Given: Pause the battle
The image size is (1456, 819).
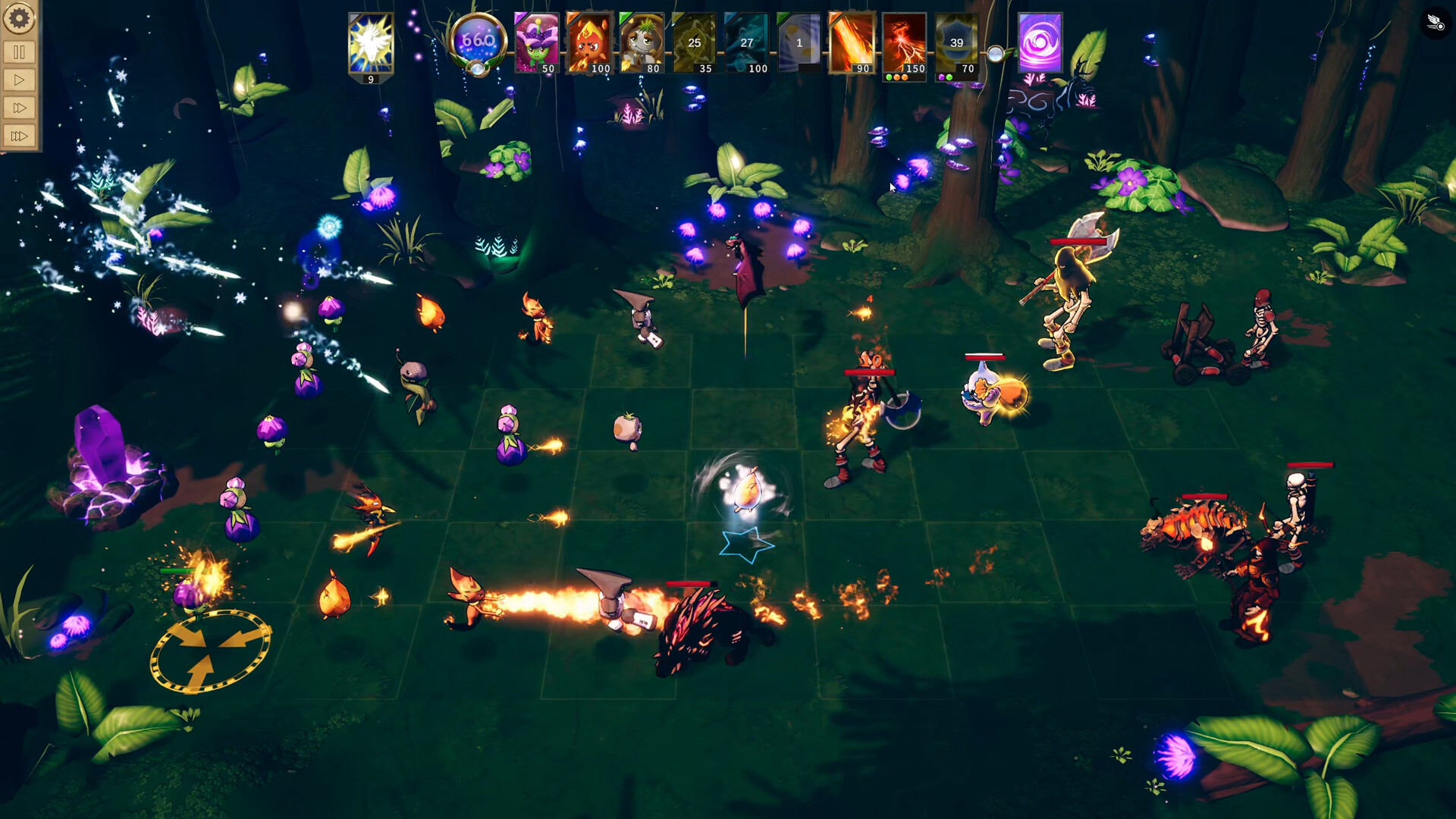Looking at the screenshot, I should pos(19,52).
